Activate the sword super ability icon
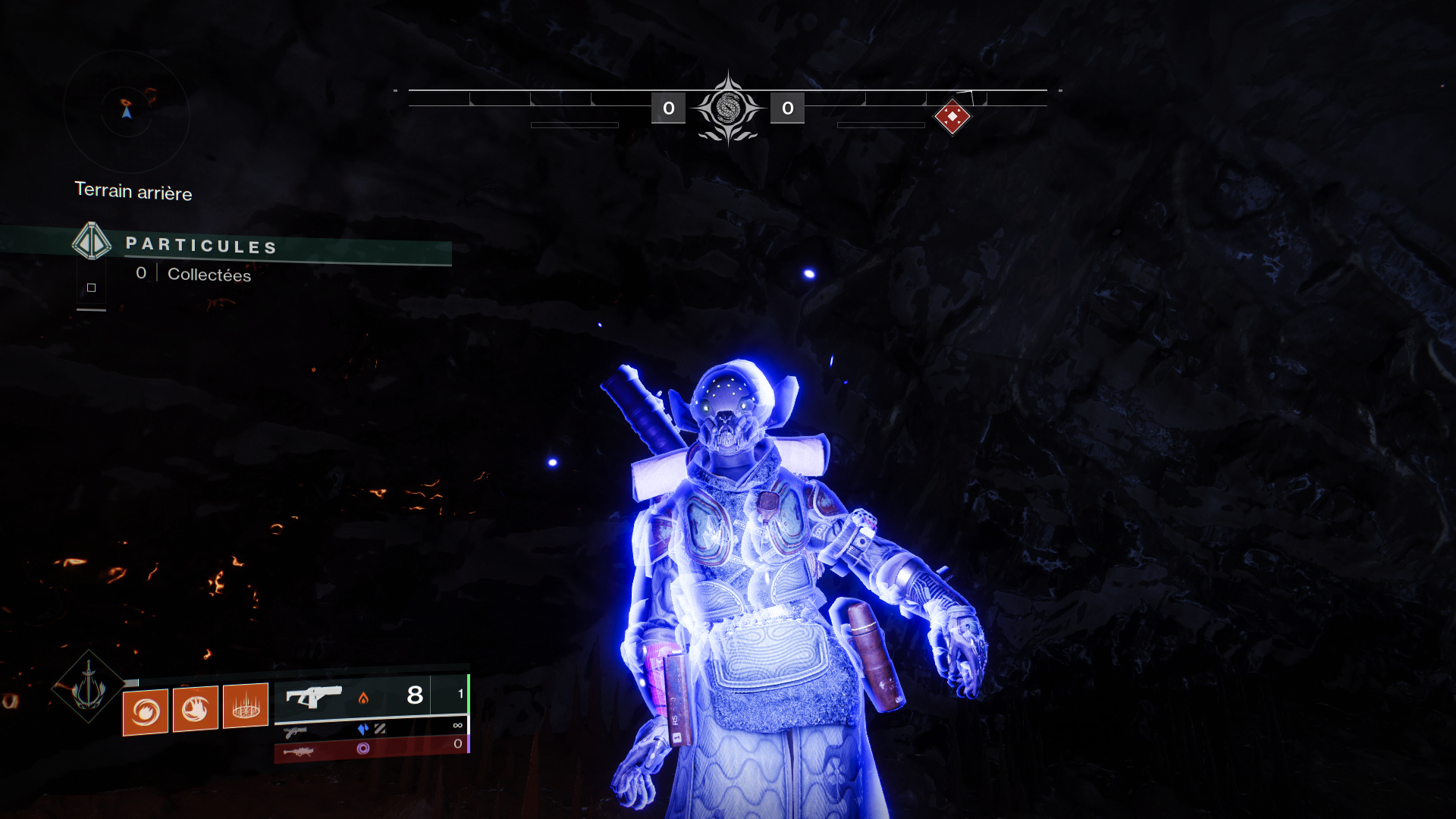 [89, 686]
